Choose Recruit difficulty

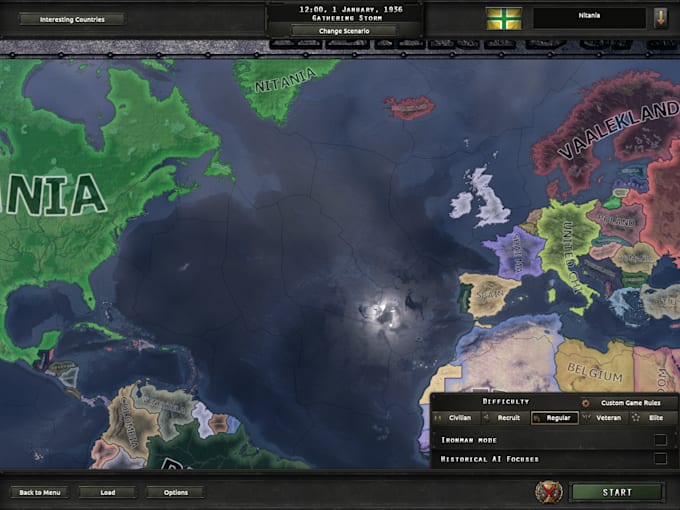pos(509,418)
